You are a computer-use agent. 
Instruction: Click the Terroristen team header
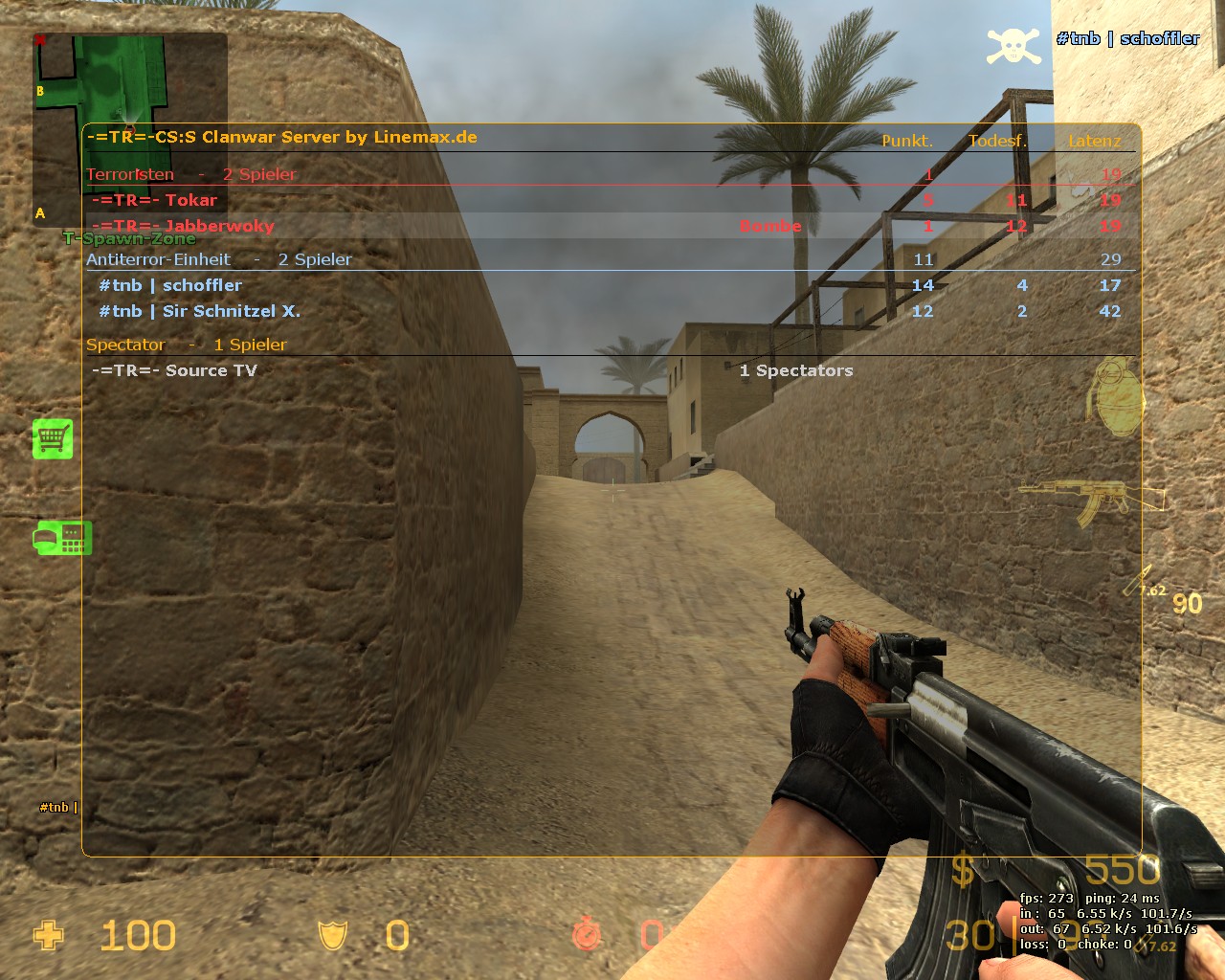(130, 174)
